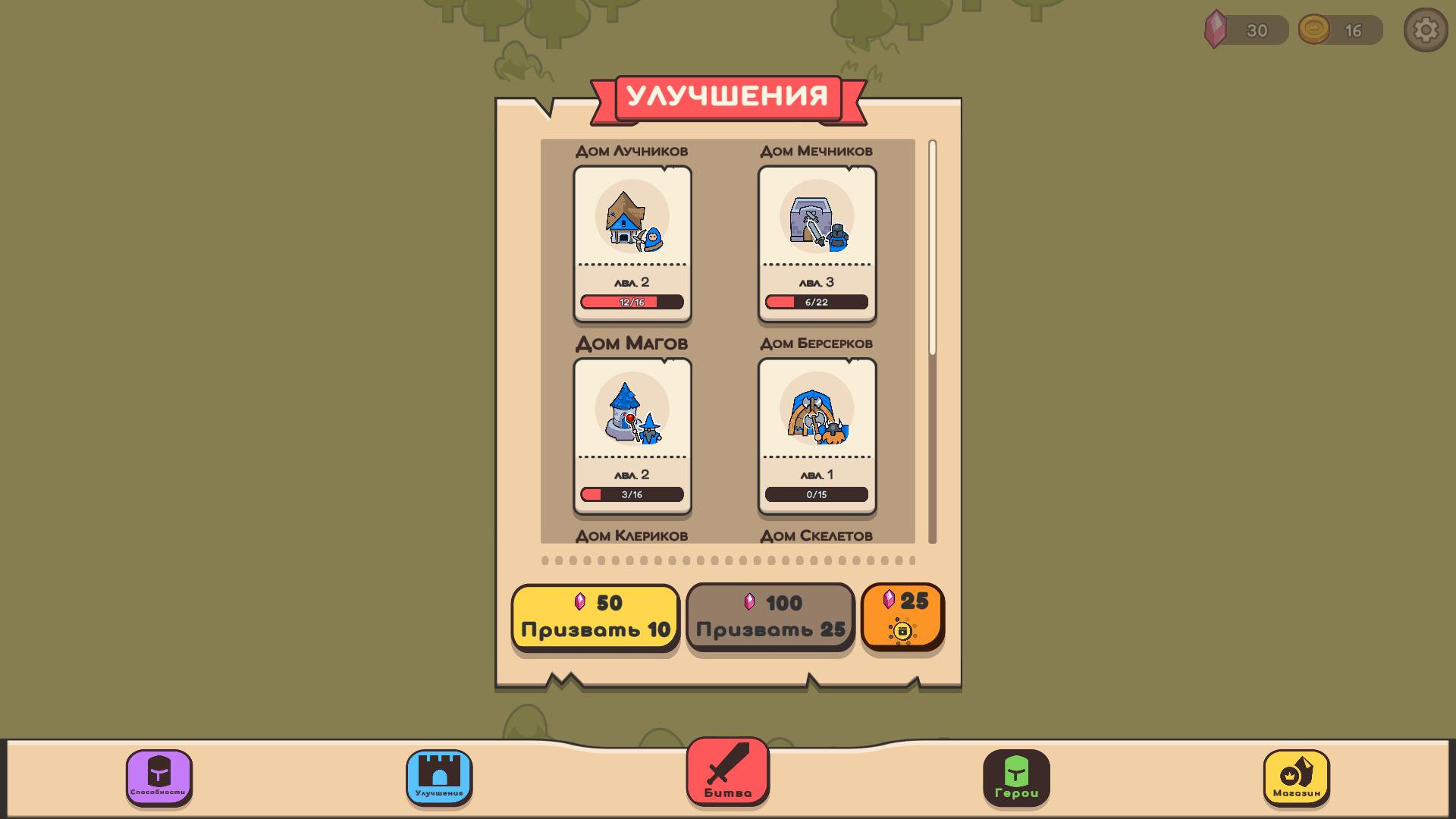Viewport: 1456px width, 819px height.
Task: Click the scrollbar on the right of the upgrades list
Action: click(x=931, y=243)
